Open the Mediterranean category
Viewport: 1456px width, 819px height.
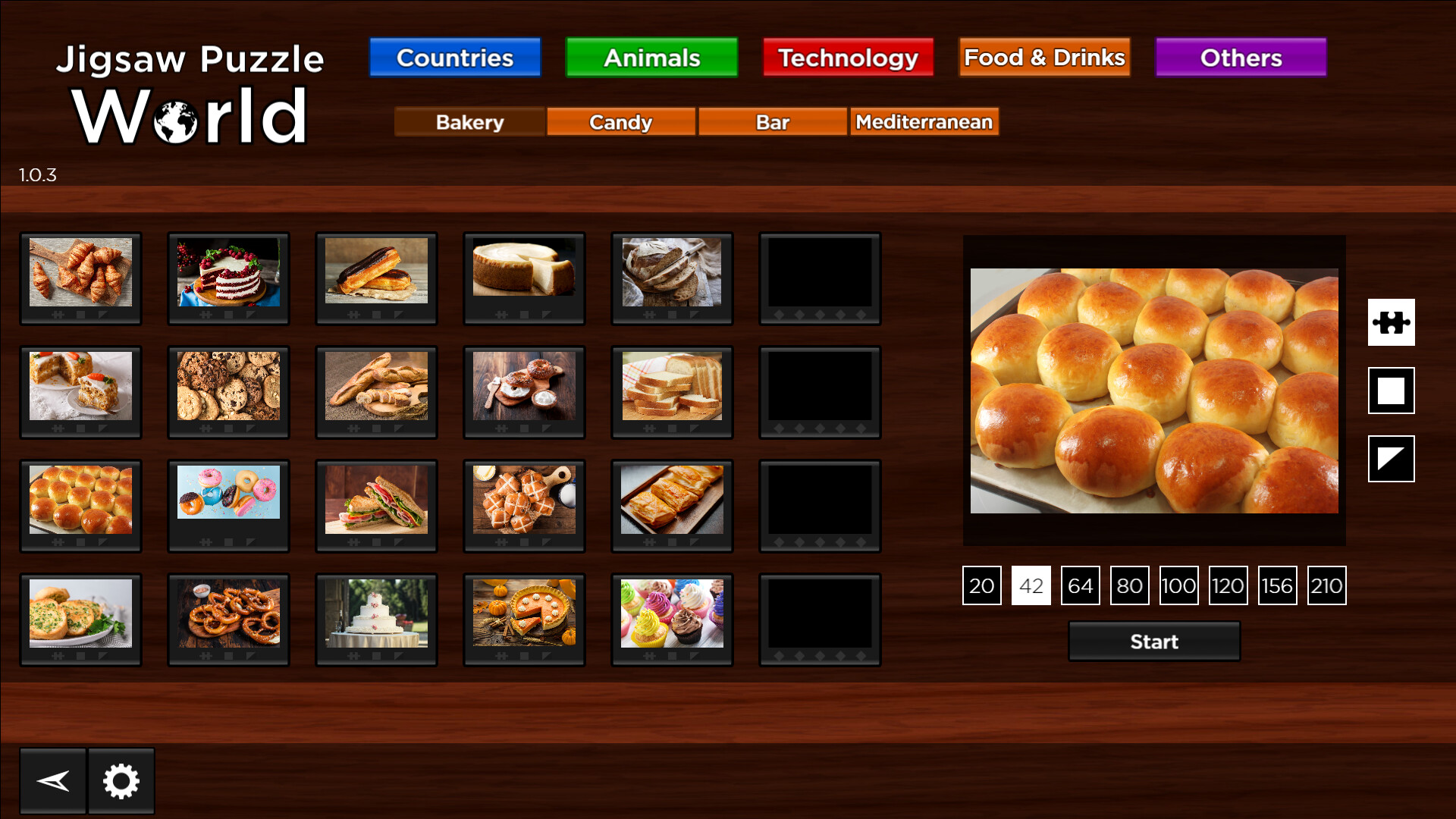pyautogui.click(x=924, y=121)
